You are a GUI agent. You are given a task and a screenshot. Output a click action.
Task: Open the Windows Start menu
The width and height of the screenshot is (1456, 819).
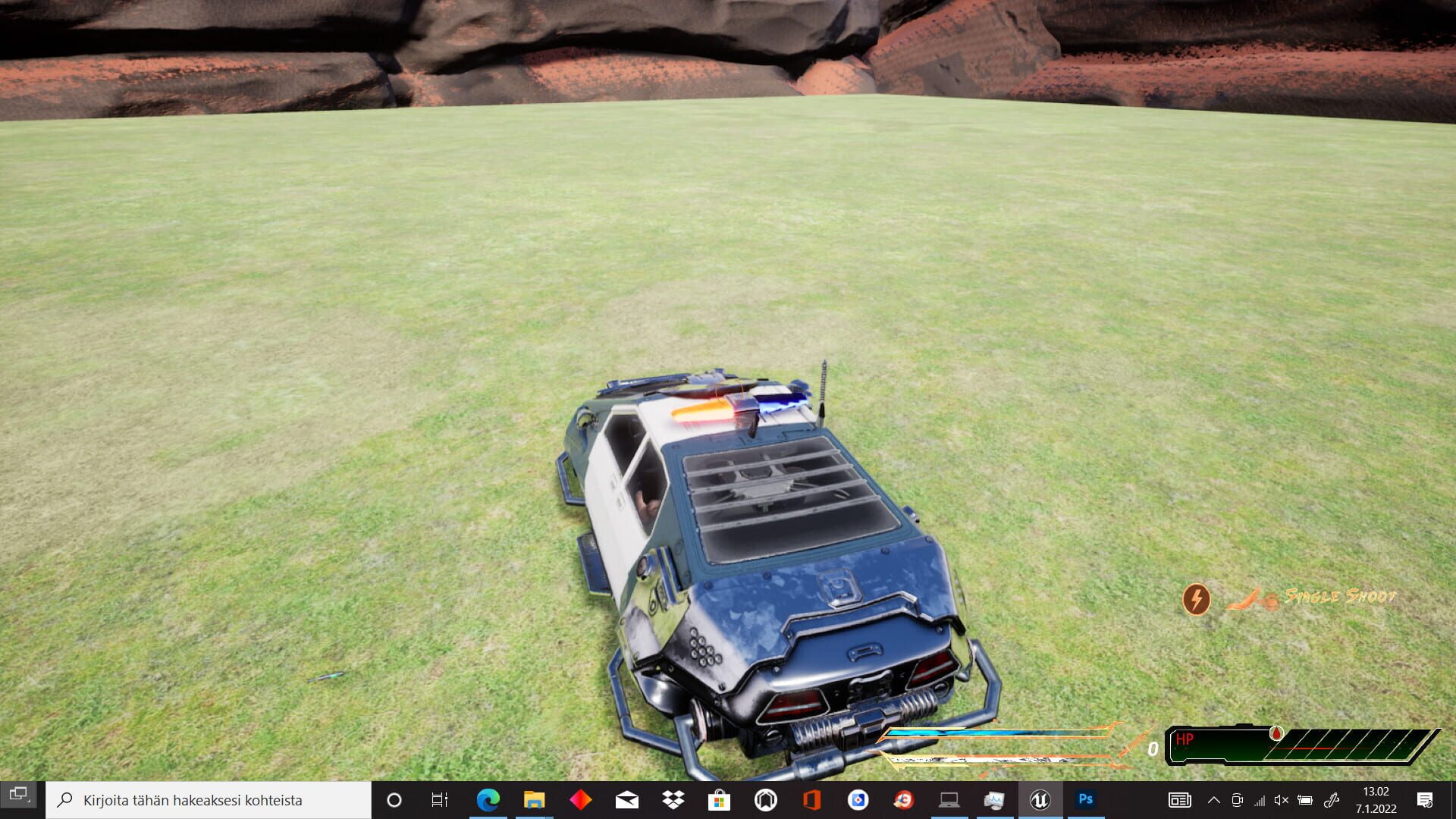pos(18,800)
